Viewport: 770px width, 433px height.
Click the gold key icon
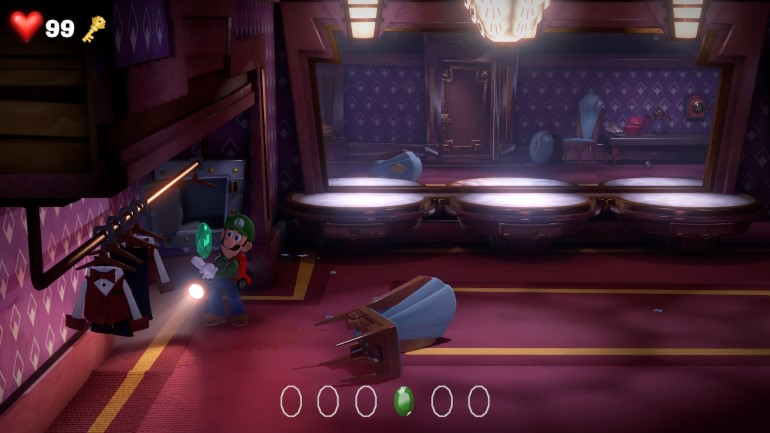tap(93, 28)
